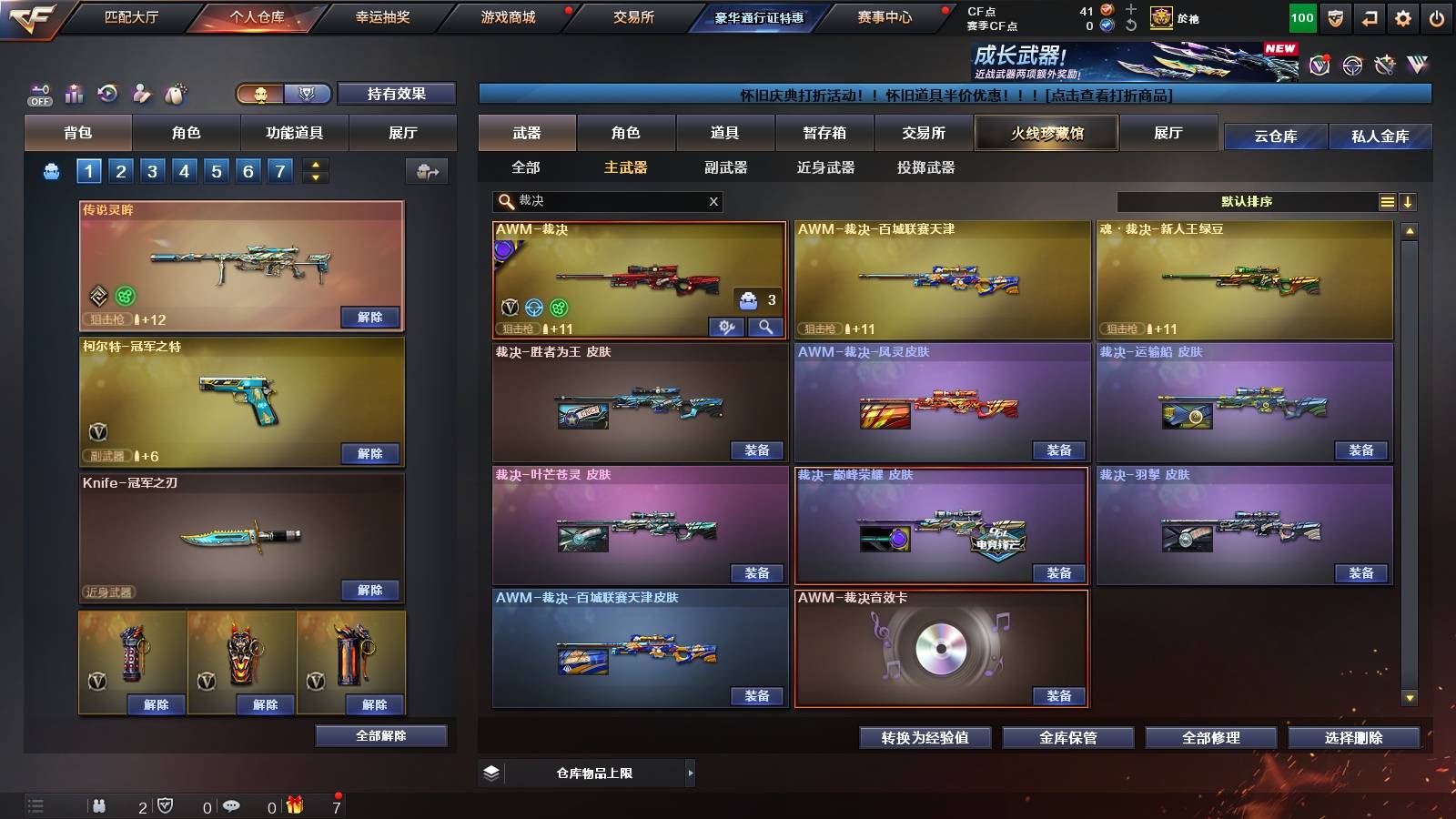1456x819 pixels.
Task: Click the magnifier preview icon on AWM-裁决 card
Action: coord(765,328)
